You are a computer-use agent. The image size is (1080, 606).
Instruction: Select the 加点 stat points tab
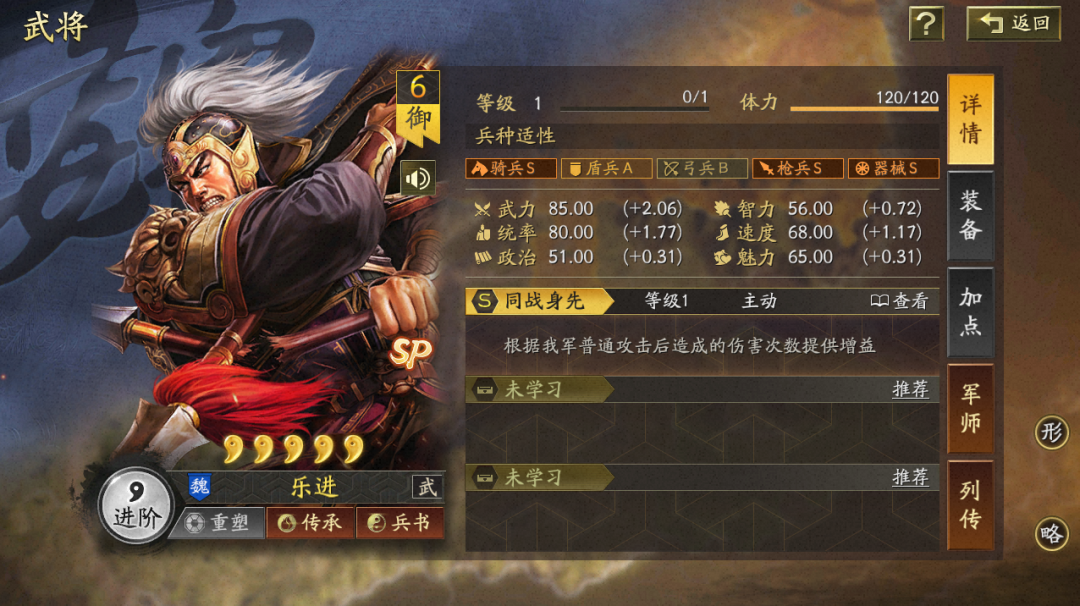(970, 311)
